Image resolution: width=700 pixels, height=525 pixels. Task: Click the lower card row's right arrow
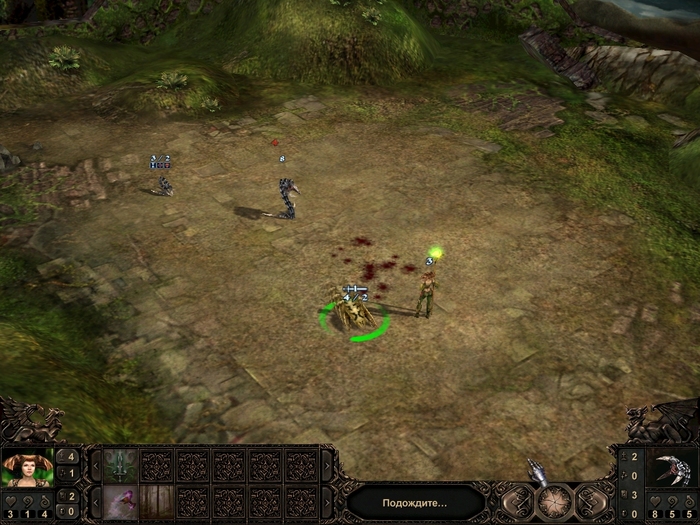click(327, 502)
